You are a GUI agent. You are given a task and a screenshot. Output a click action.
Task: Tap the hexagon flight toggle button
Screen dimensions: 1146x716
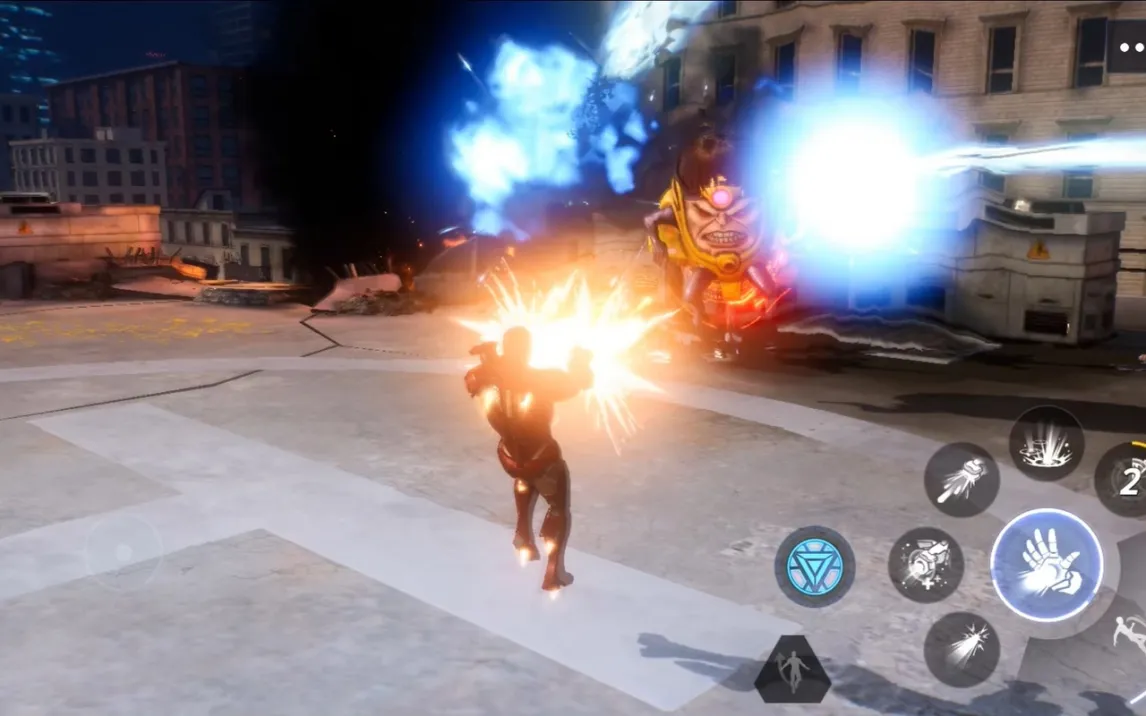tap(792, 669)
